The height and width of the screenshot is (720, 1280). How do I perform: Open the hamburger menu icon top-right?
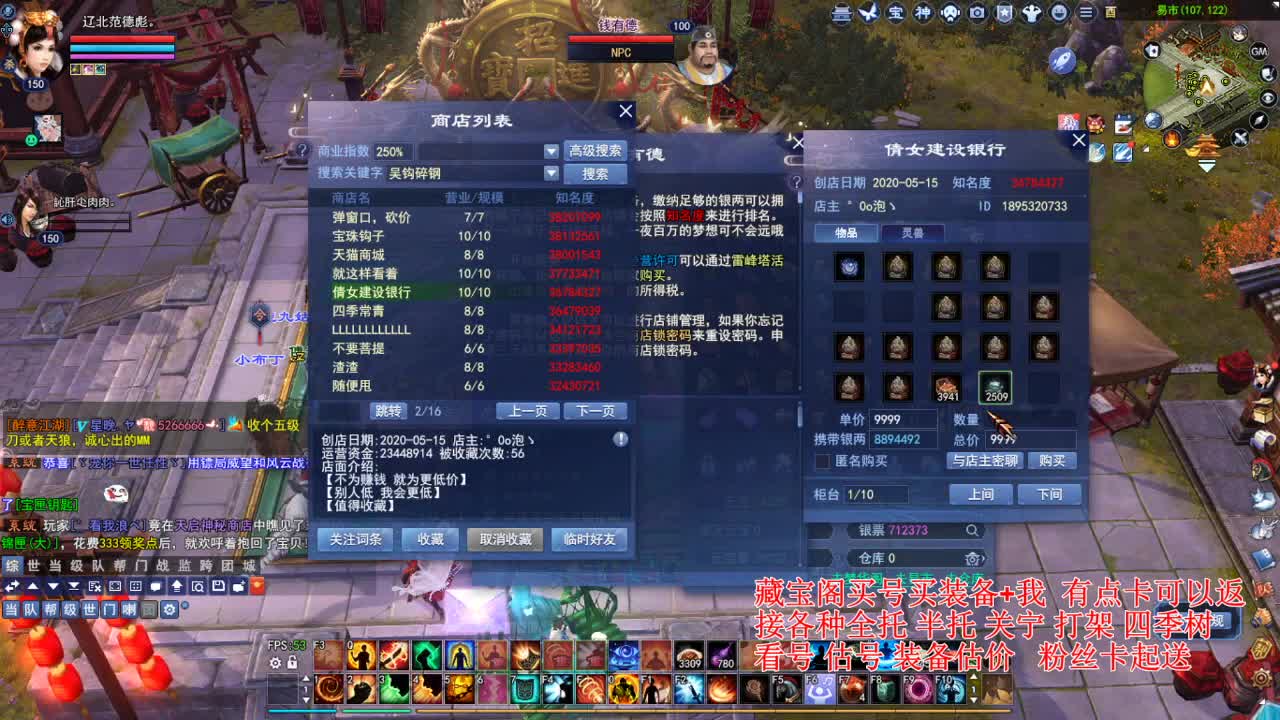1085,13
